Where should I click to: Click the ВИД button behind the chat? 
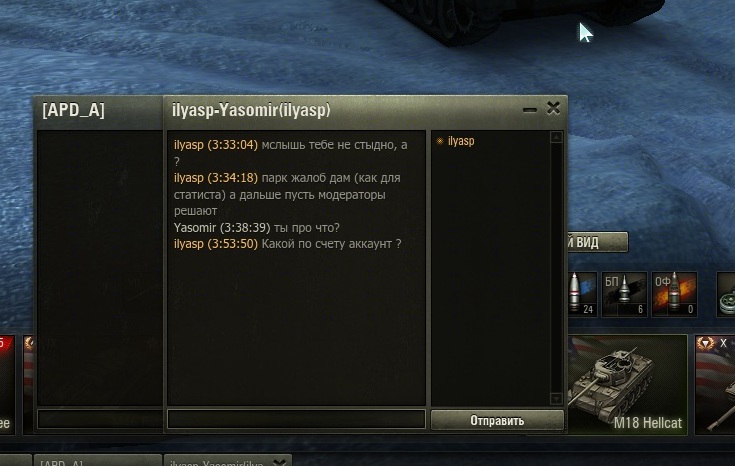click(x=597, y=242)
